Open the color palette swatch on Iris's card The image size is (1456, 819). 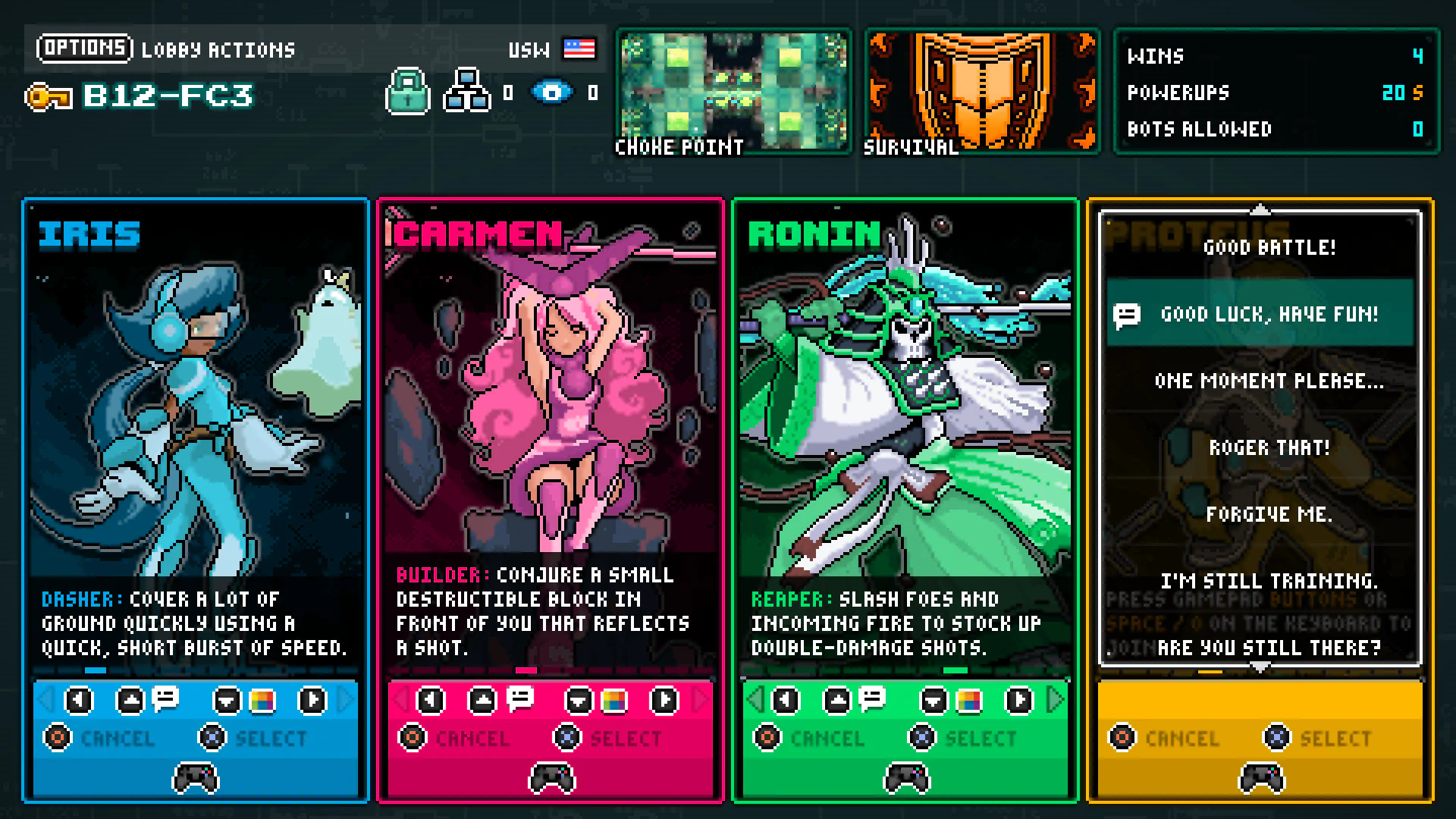[x=263, y=701]
